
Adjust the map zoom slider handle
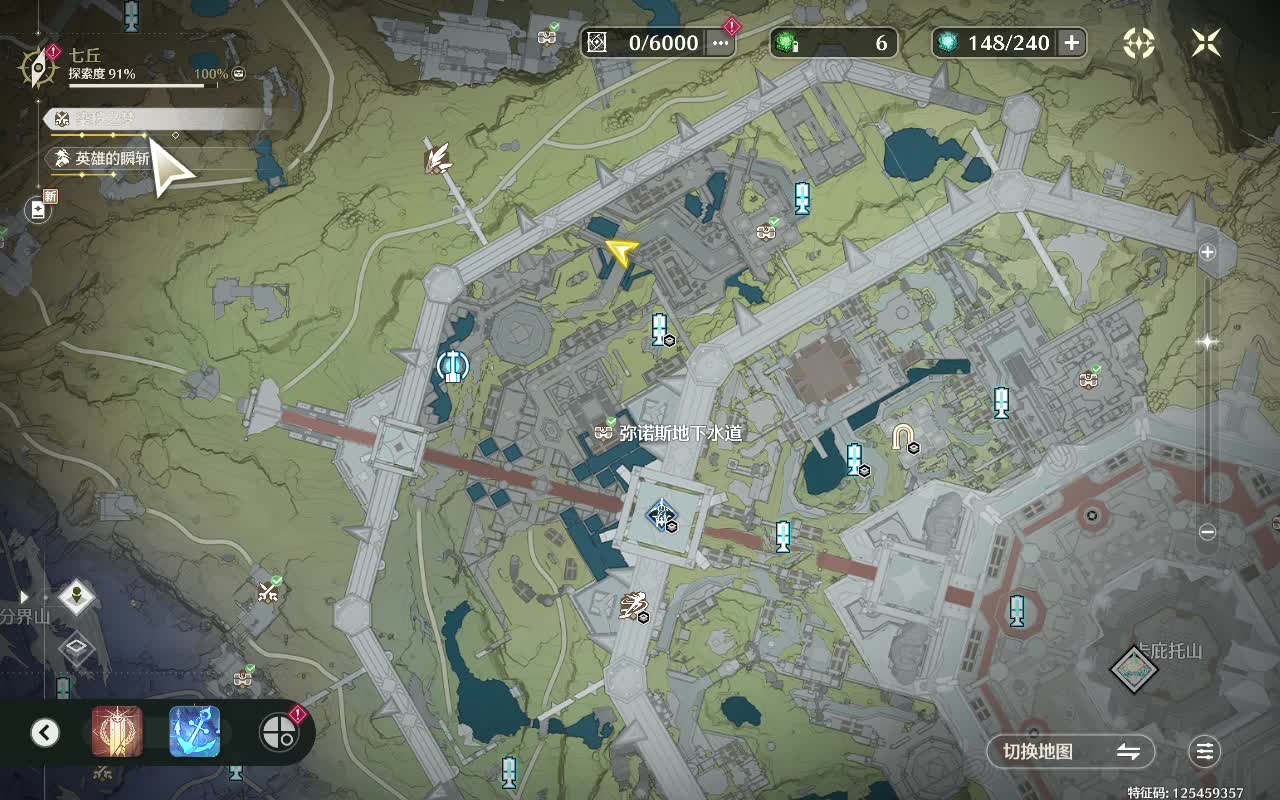1207,342
